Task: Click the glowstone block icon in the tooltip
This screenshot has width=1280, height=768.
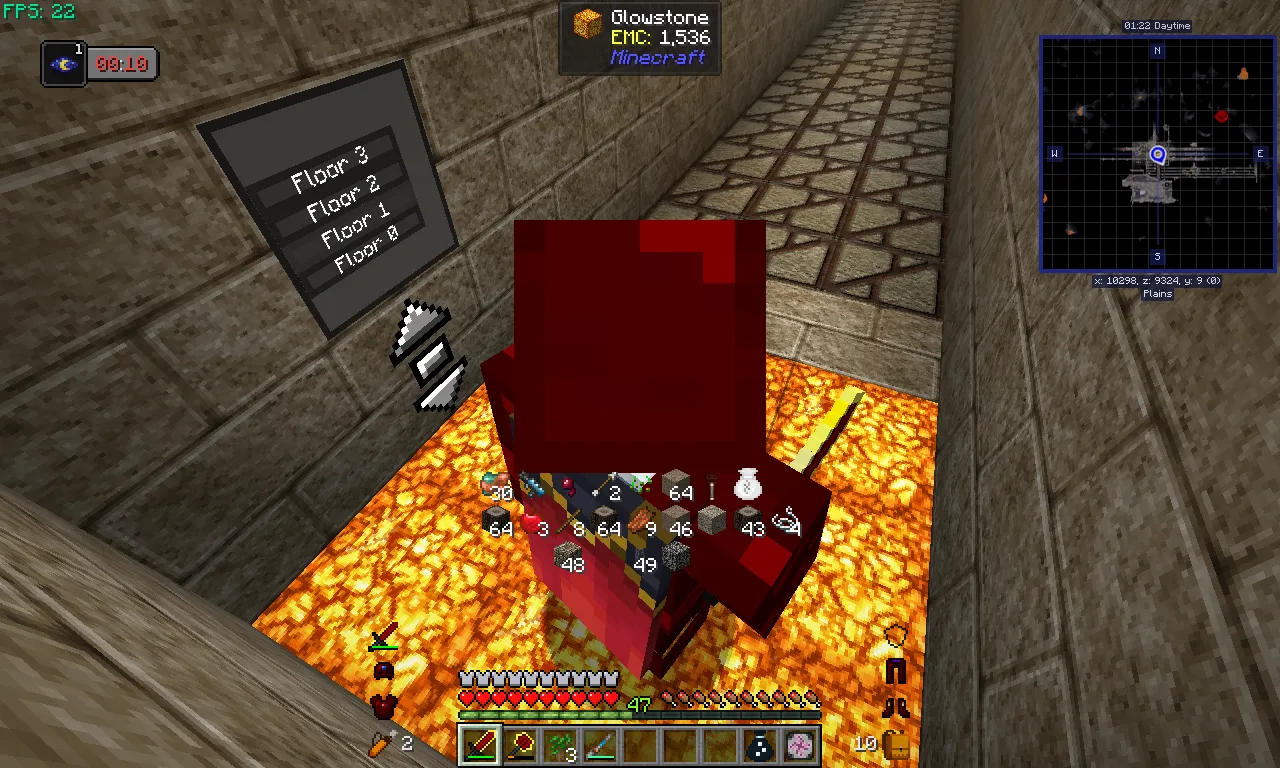Action: pyautogui.click(x=588, y=22)
